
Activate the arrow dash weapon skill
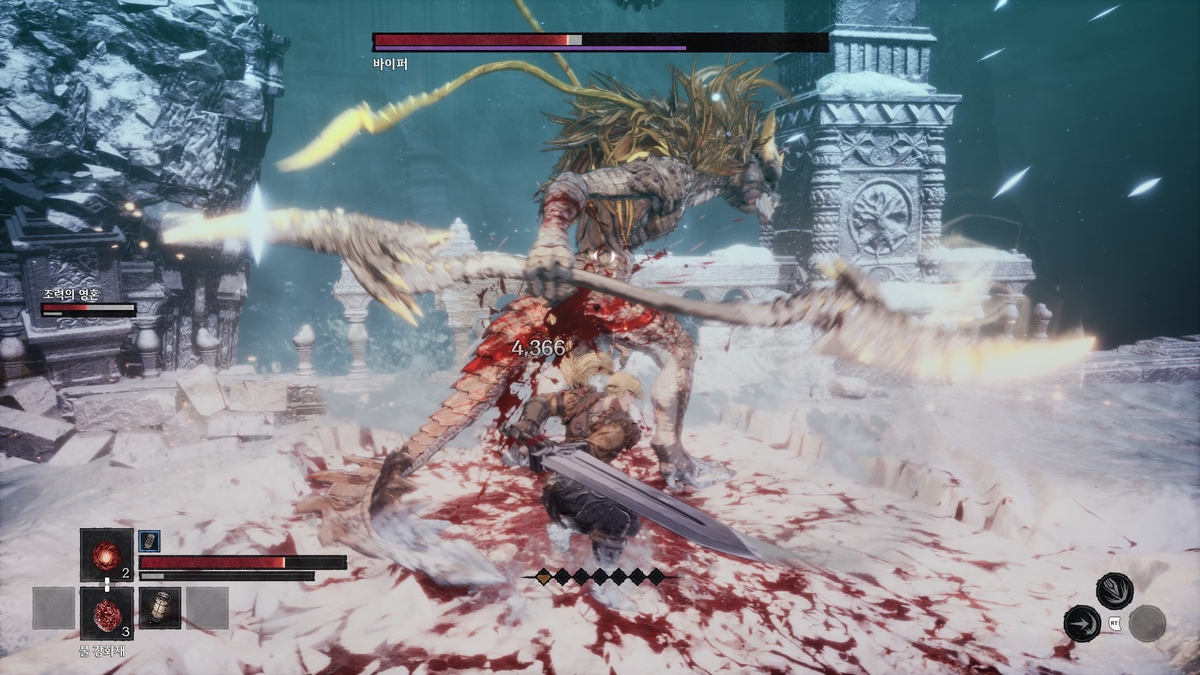(1082, 623)
